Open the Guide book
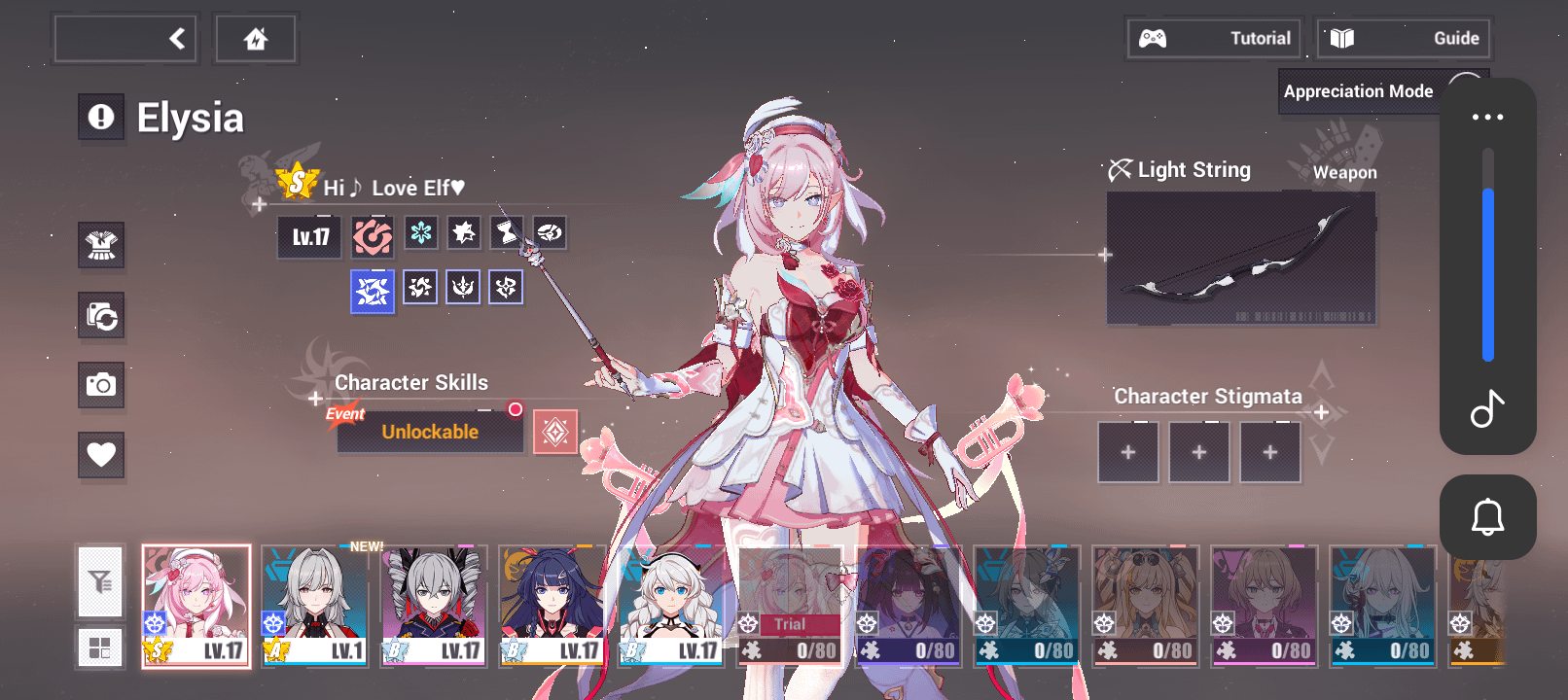1568x700 pixels. [1404, 39]
